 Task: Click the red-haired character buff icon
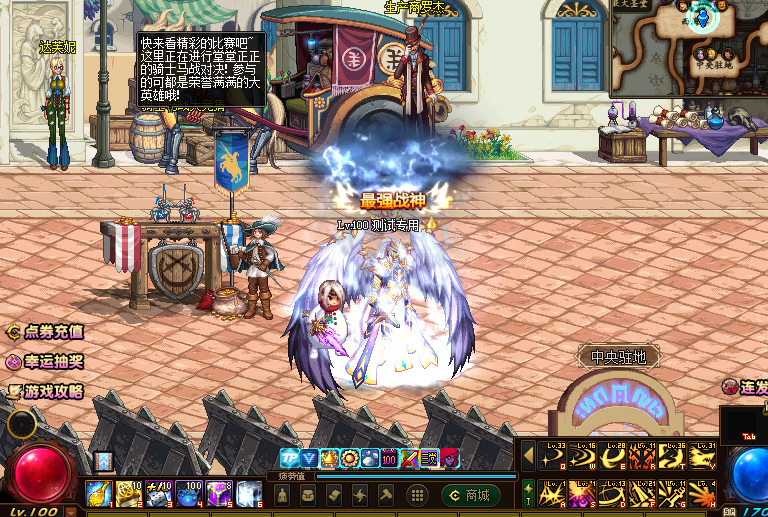click(x=450, y=458)
